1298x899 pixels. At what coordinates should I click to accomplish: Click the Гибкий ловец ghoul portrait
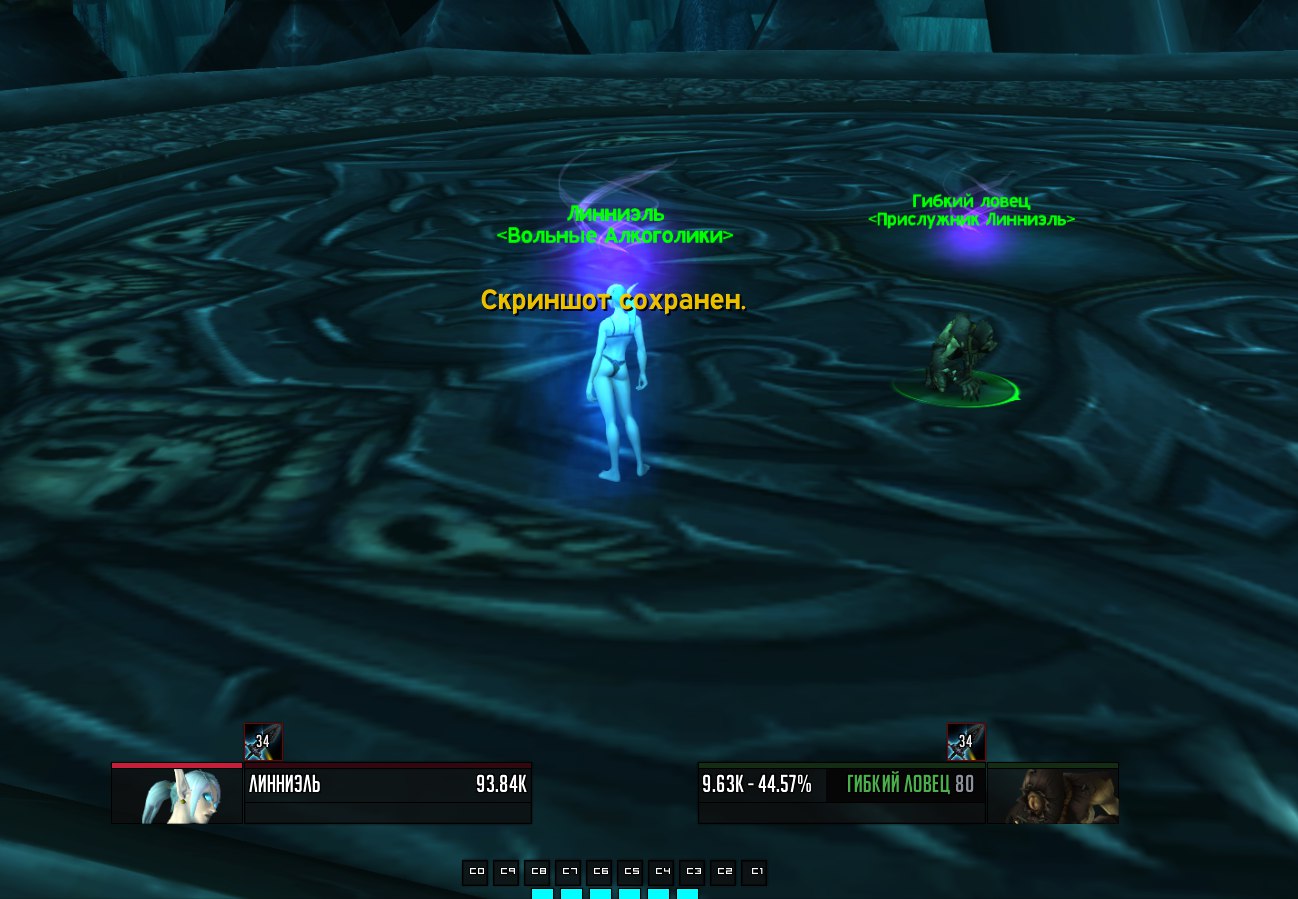[x=1052, y=796]
